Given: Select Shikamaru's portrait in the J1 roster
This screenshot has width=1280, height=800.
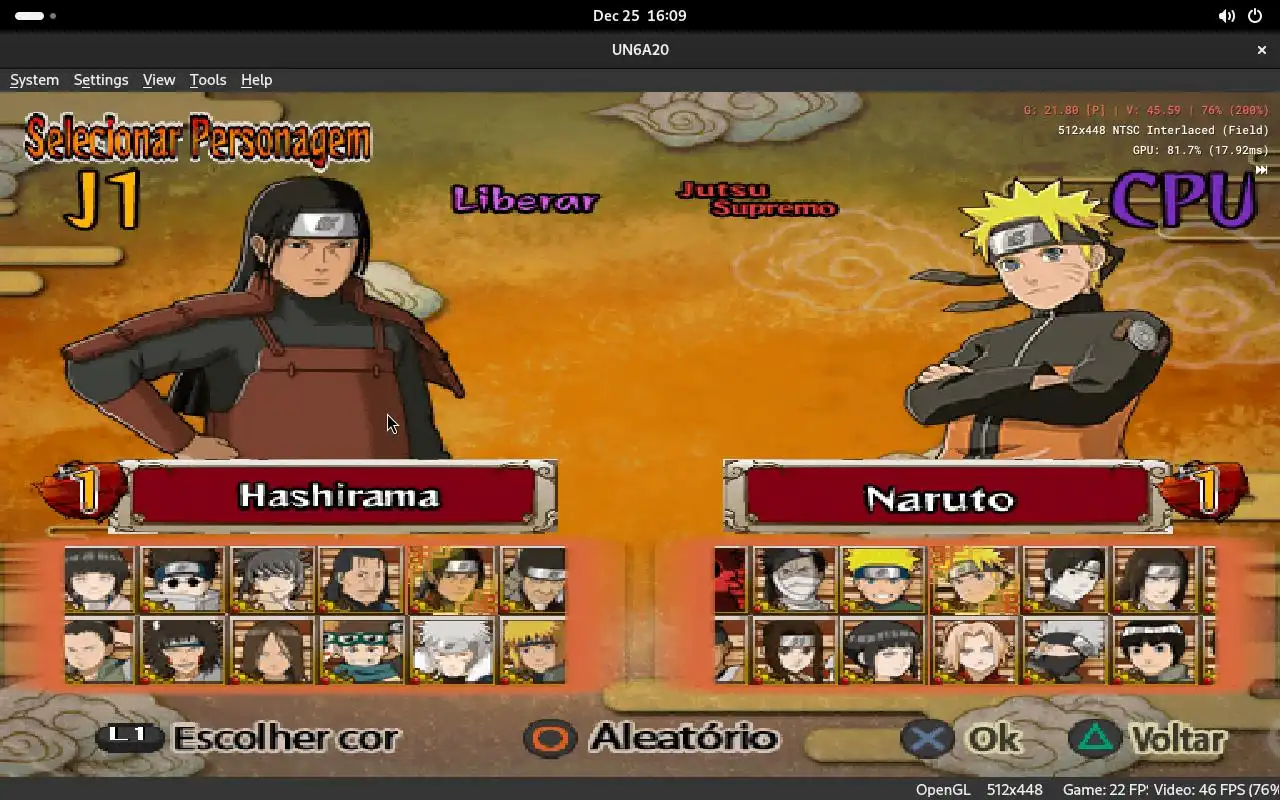Looking at the screenshot, I should [x=99, y=650].
